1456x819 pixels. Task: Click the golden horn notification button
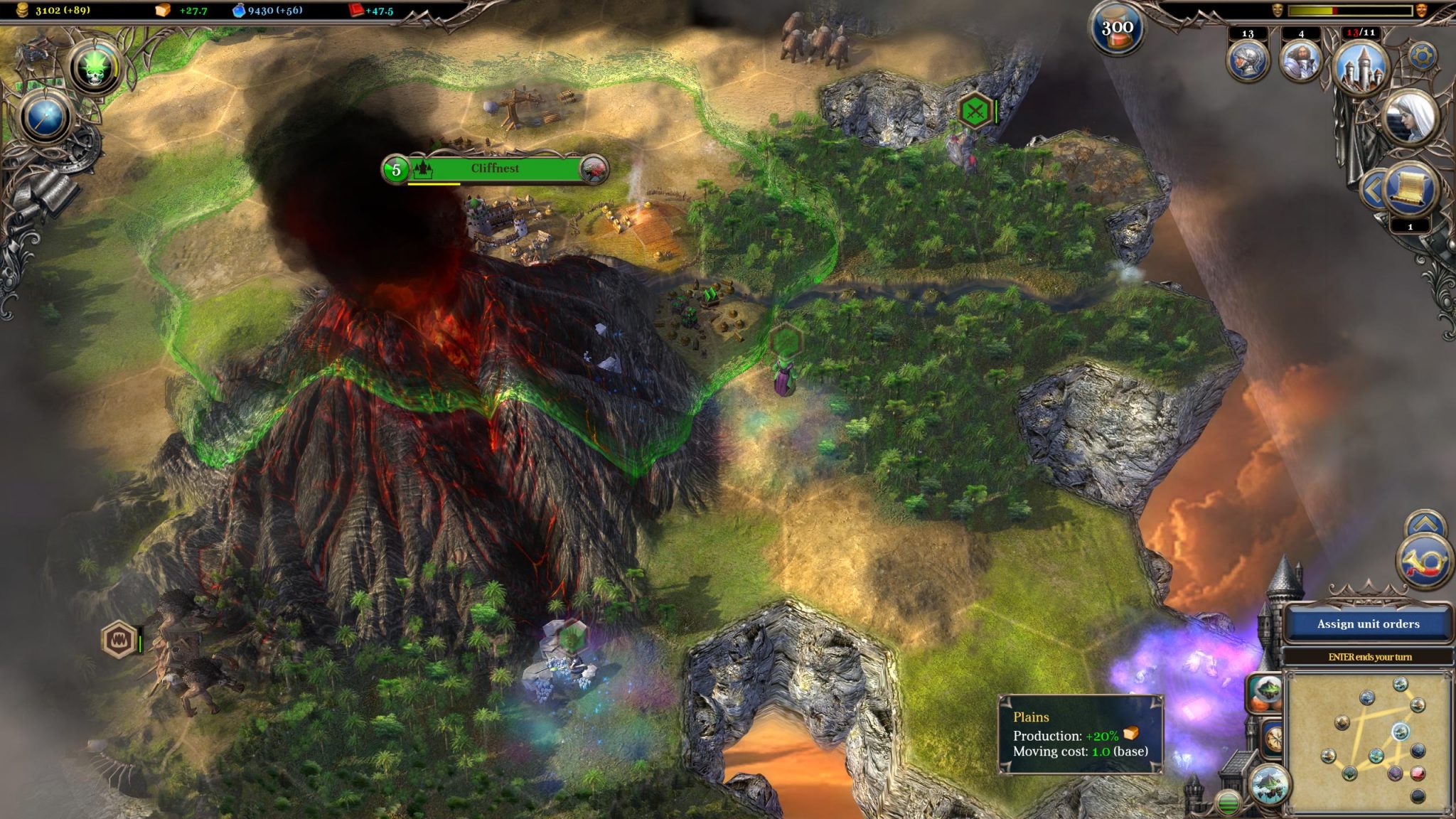(1424, 562)
